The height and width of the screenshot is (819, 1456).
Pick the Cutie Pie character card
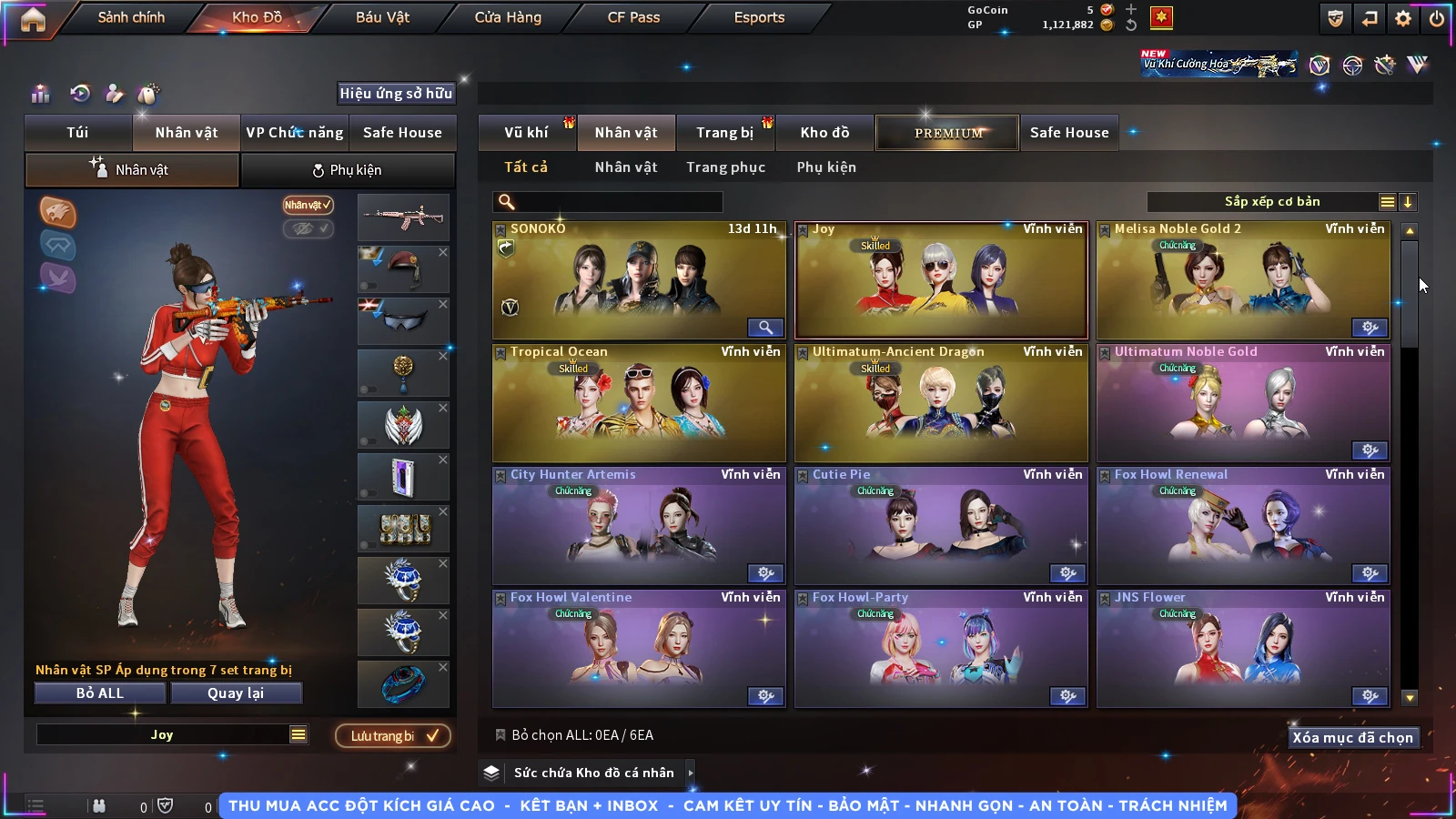(941, 526)
